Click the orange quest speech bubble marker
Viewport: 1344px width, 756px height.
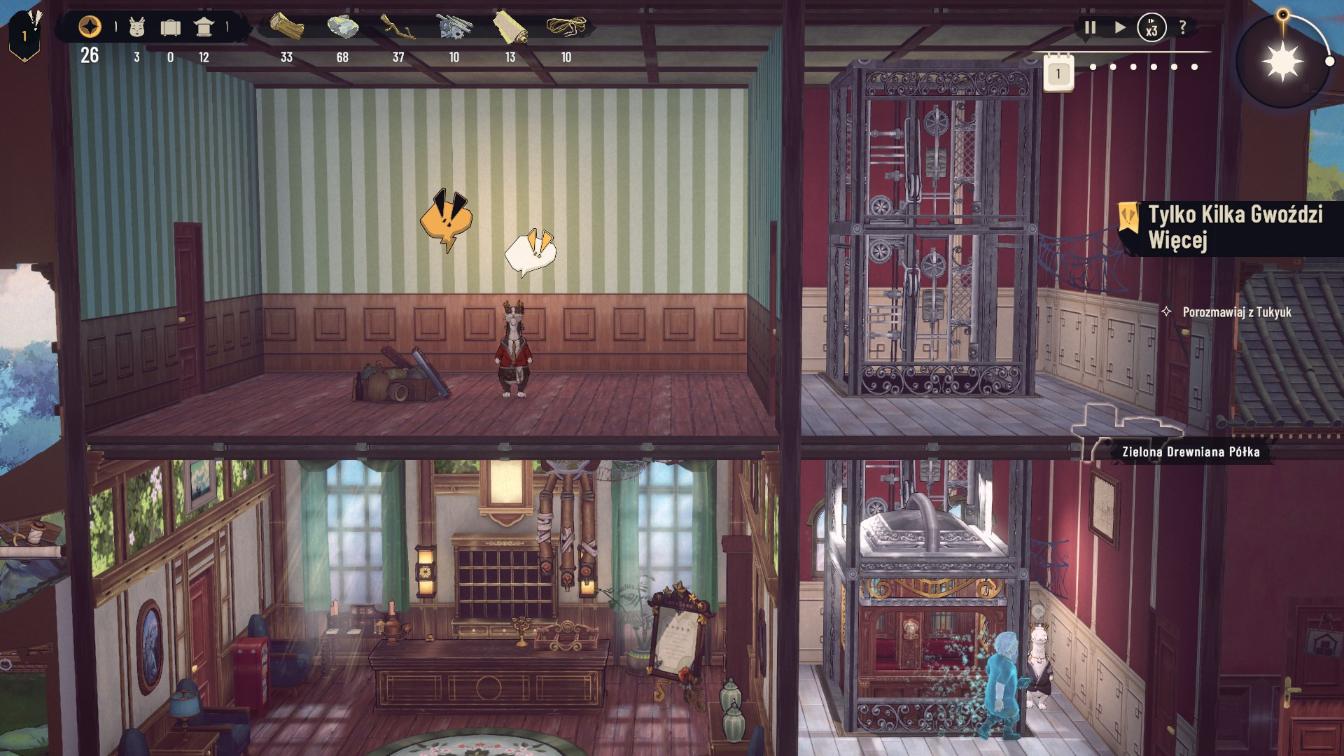click(x=445, y=220)
